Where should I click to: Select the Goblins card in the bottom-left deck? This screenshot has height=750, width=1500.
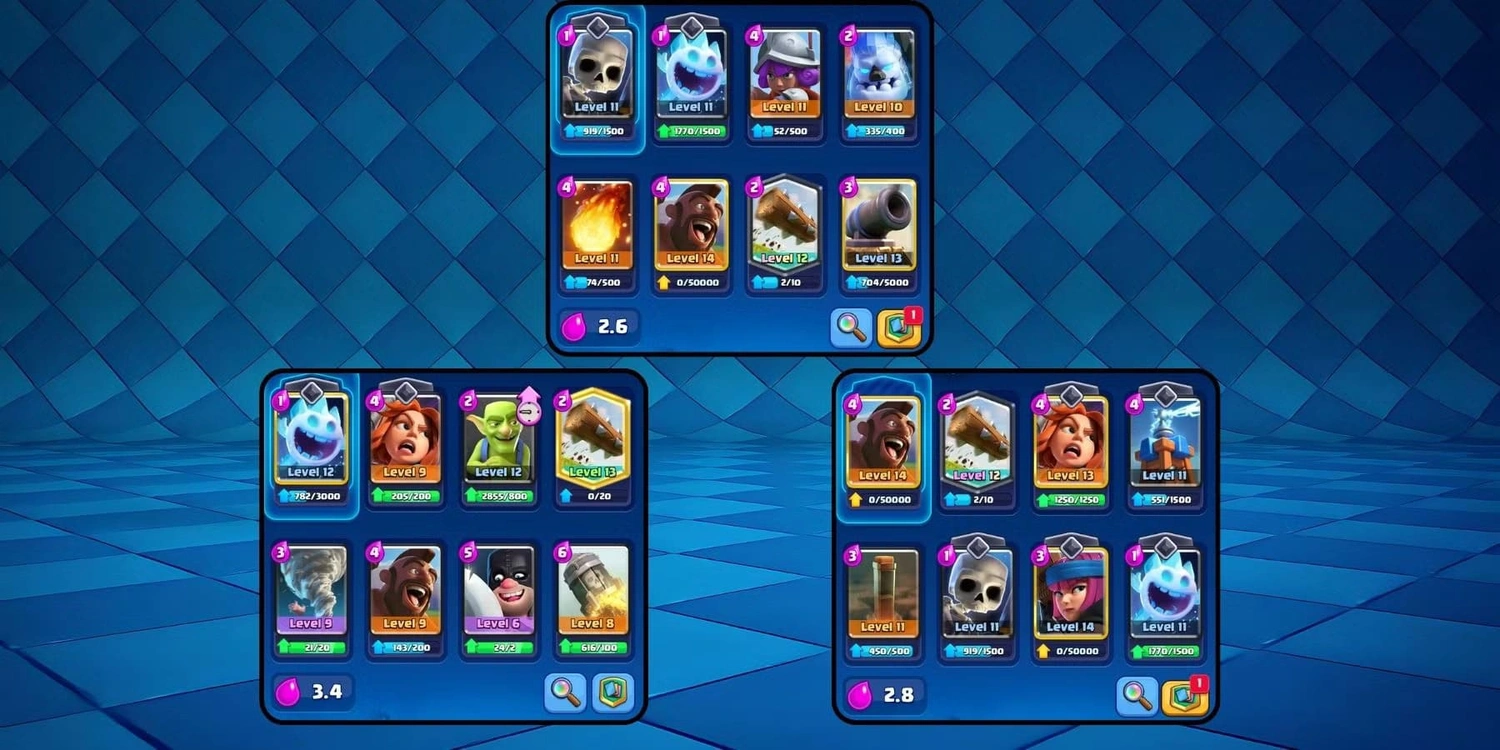pyautogui.click(x=499, y=440)
